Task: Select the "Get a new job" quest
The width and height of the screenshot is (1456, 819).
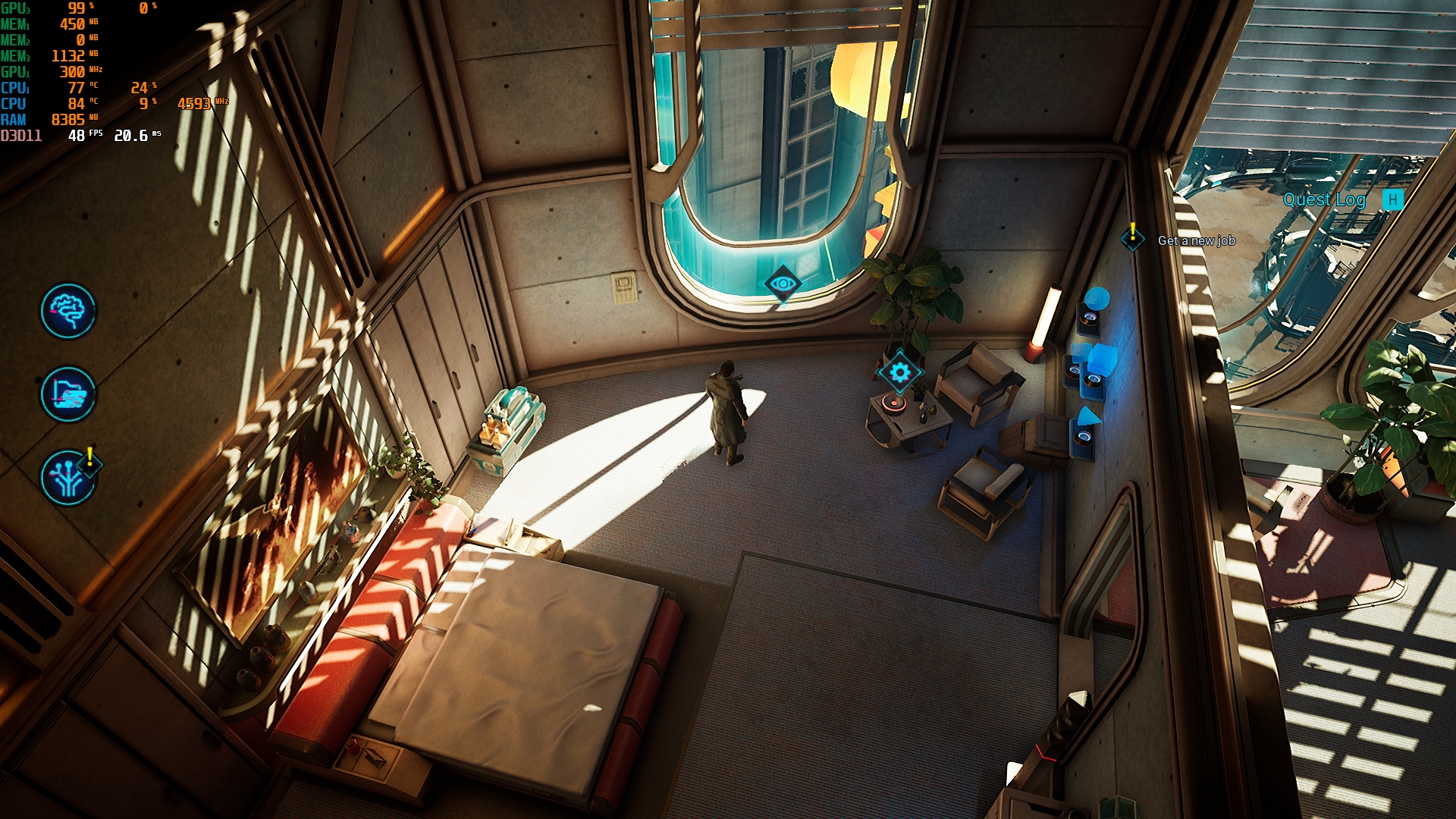Action: click(1196, 240)
